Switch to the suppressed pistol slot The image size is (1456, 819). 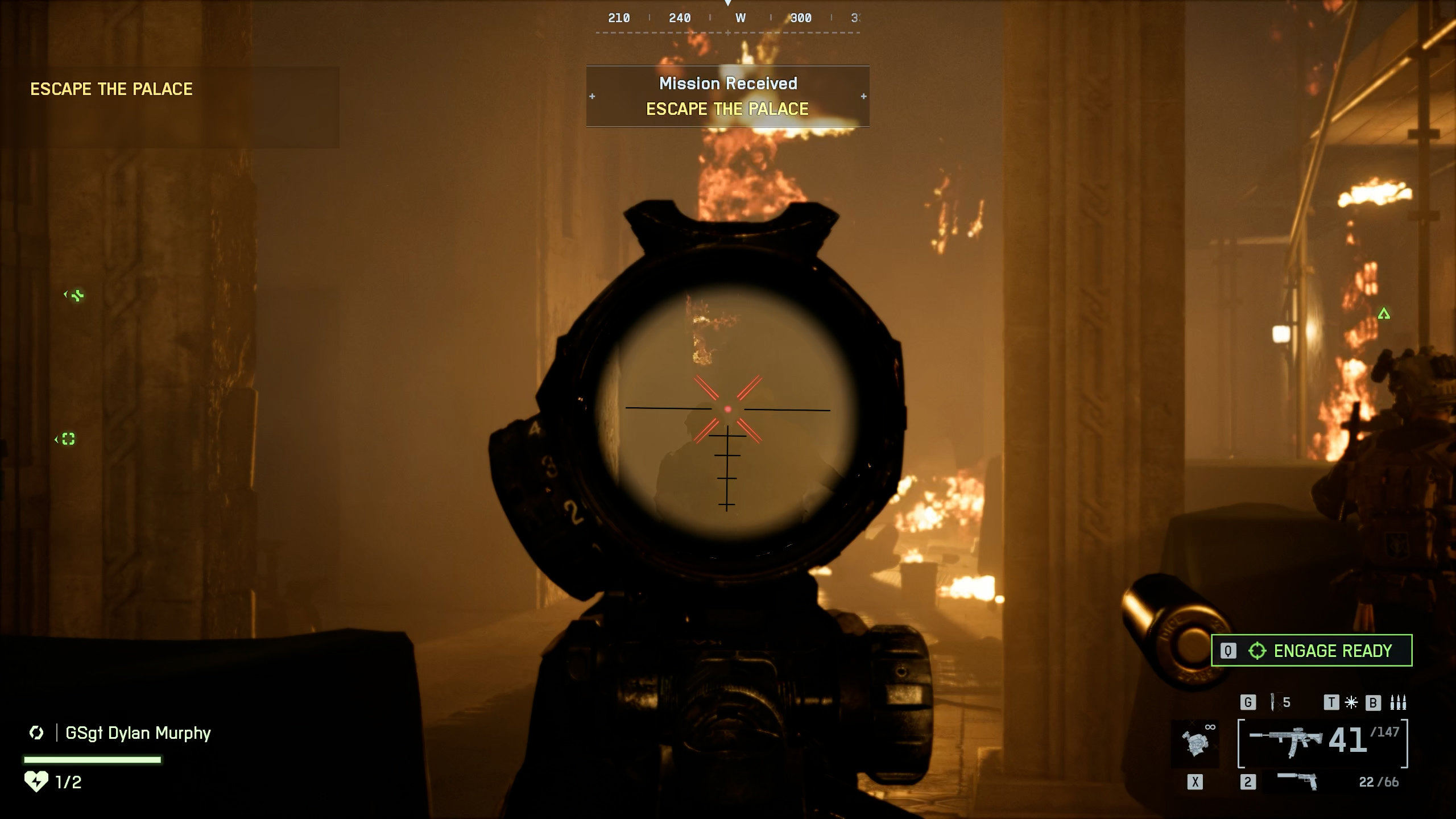(x=1297, y=781)
